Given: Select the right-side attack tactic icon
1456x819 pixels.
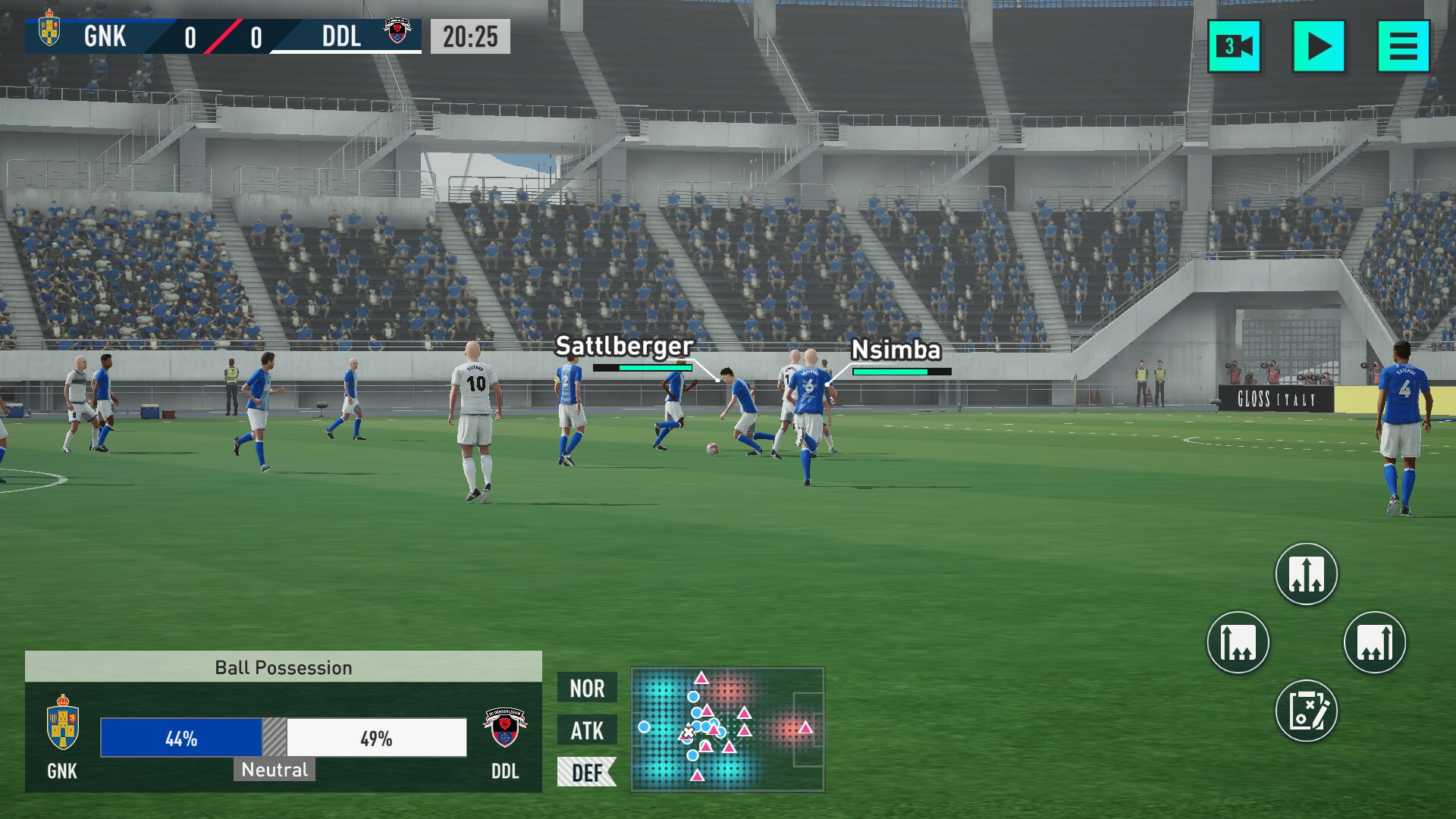Looking at the screenshot, I should [x=1376, y=642].
